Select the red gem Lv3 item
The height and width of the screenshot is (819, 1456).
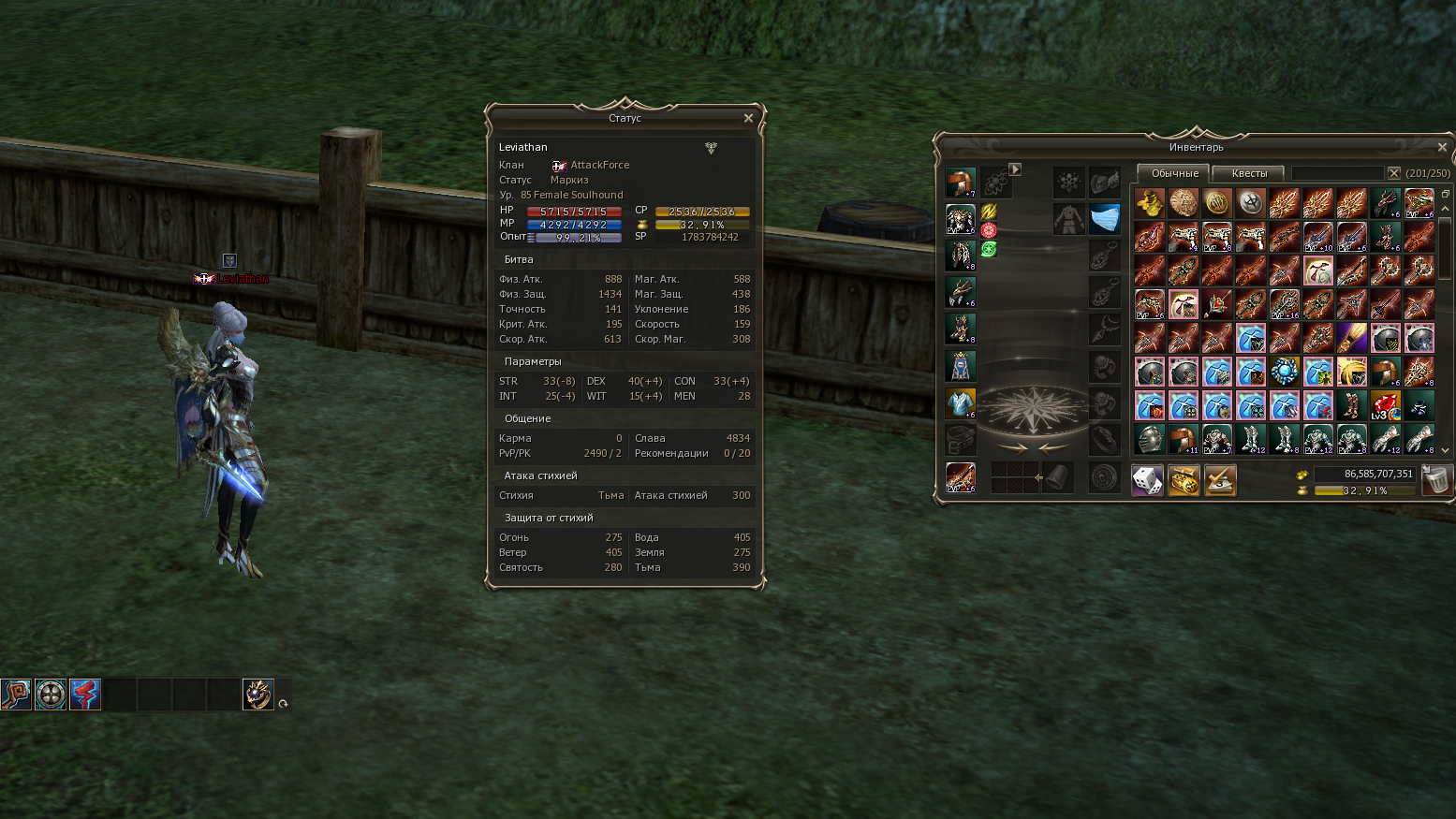[x=1385, y=405]
